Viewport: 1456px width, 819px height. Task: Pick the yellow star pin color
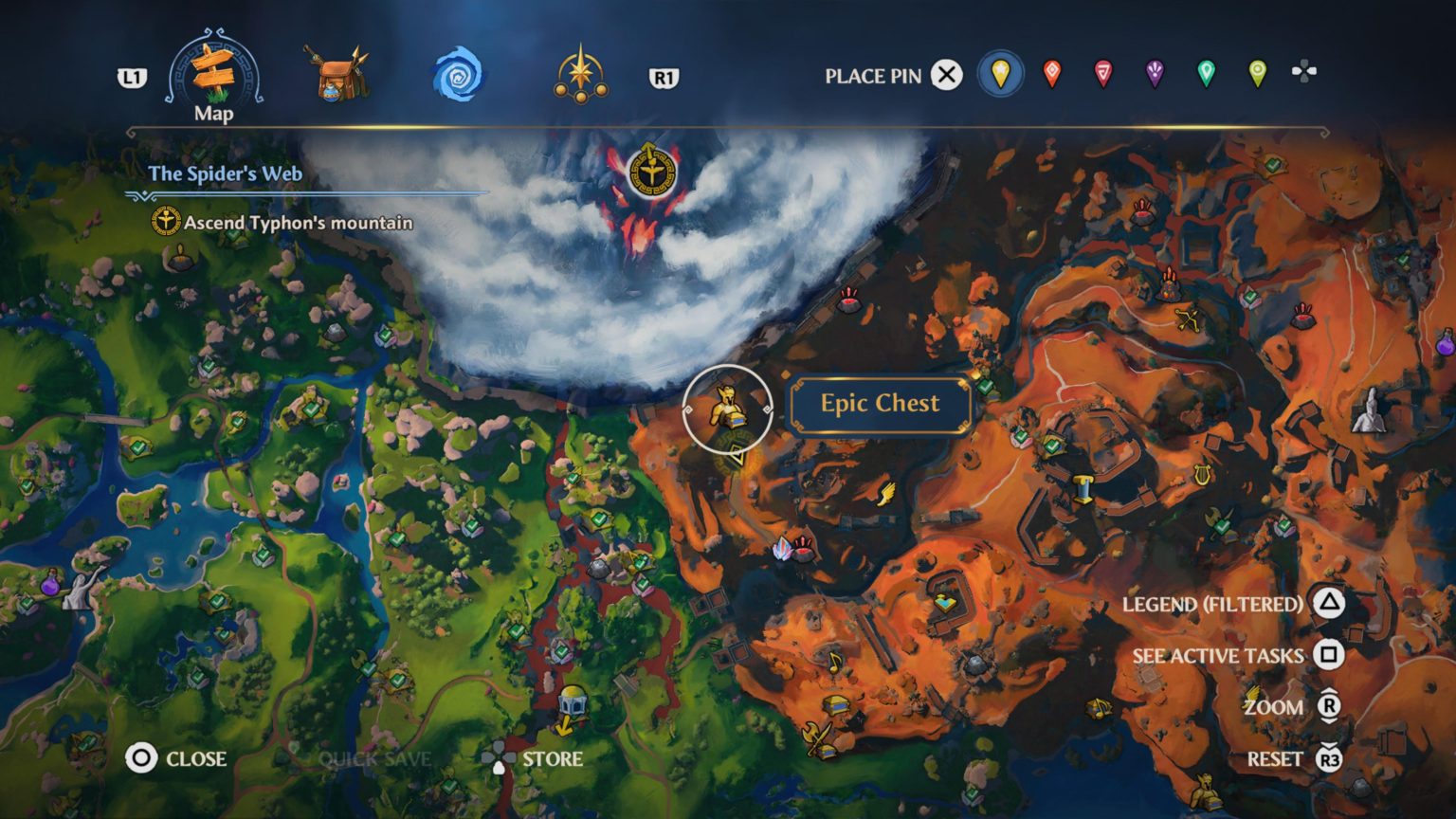1001,70
